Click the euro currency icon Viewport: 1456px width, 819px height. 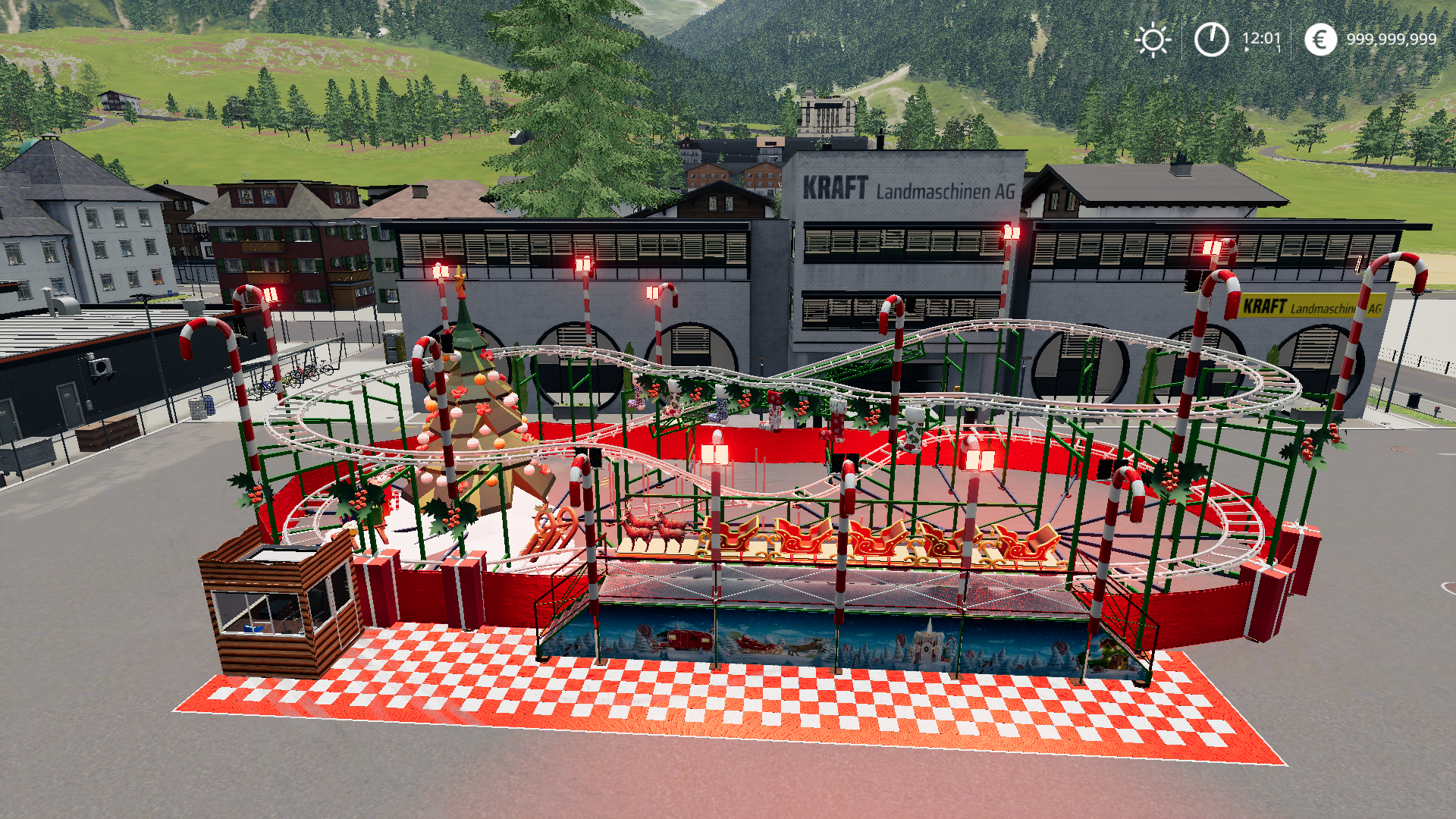pos(1321,38)
